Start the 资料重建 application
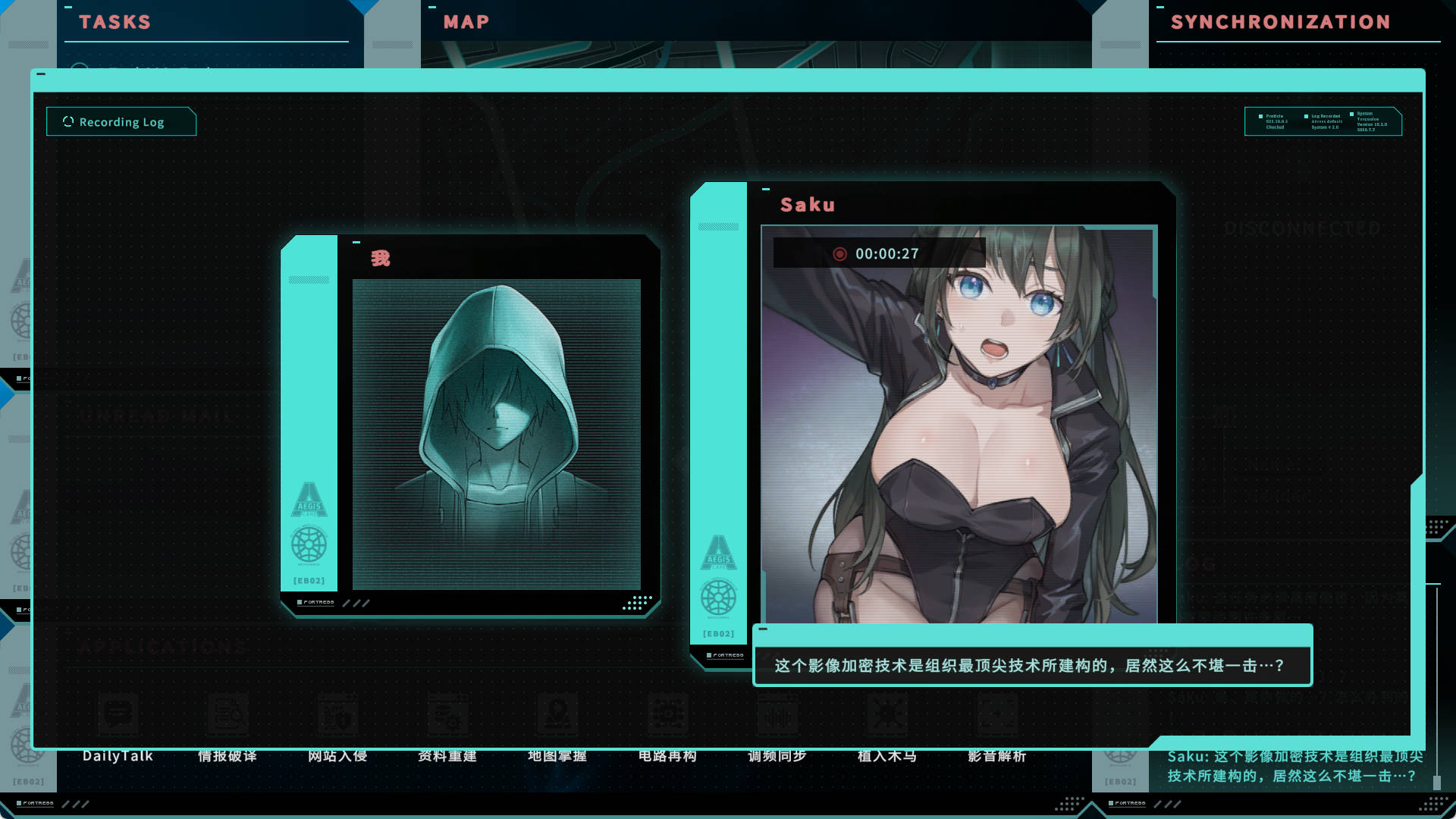The width and height of the screenshot is (1456, 819). tap(447, 755)
